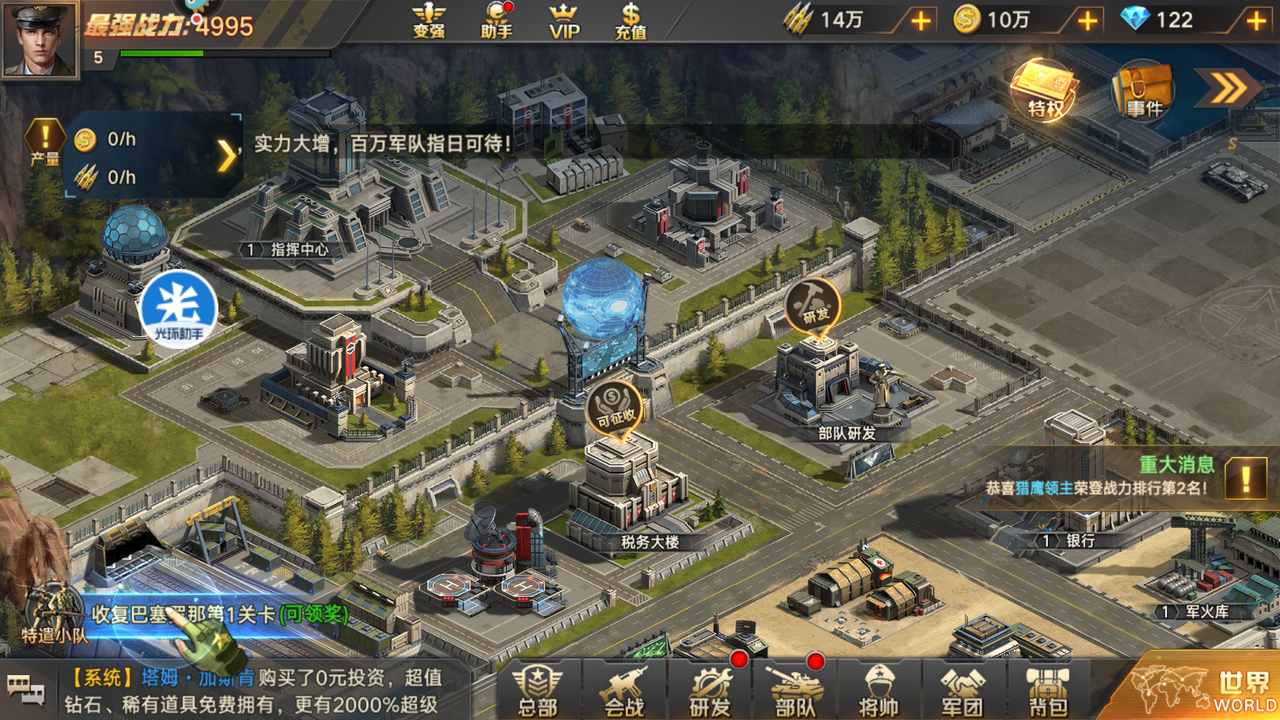Click the plus button next to 122 diamonds
Viewport: 1280px width, 720px height.
click(1256, 22)
